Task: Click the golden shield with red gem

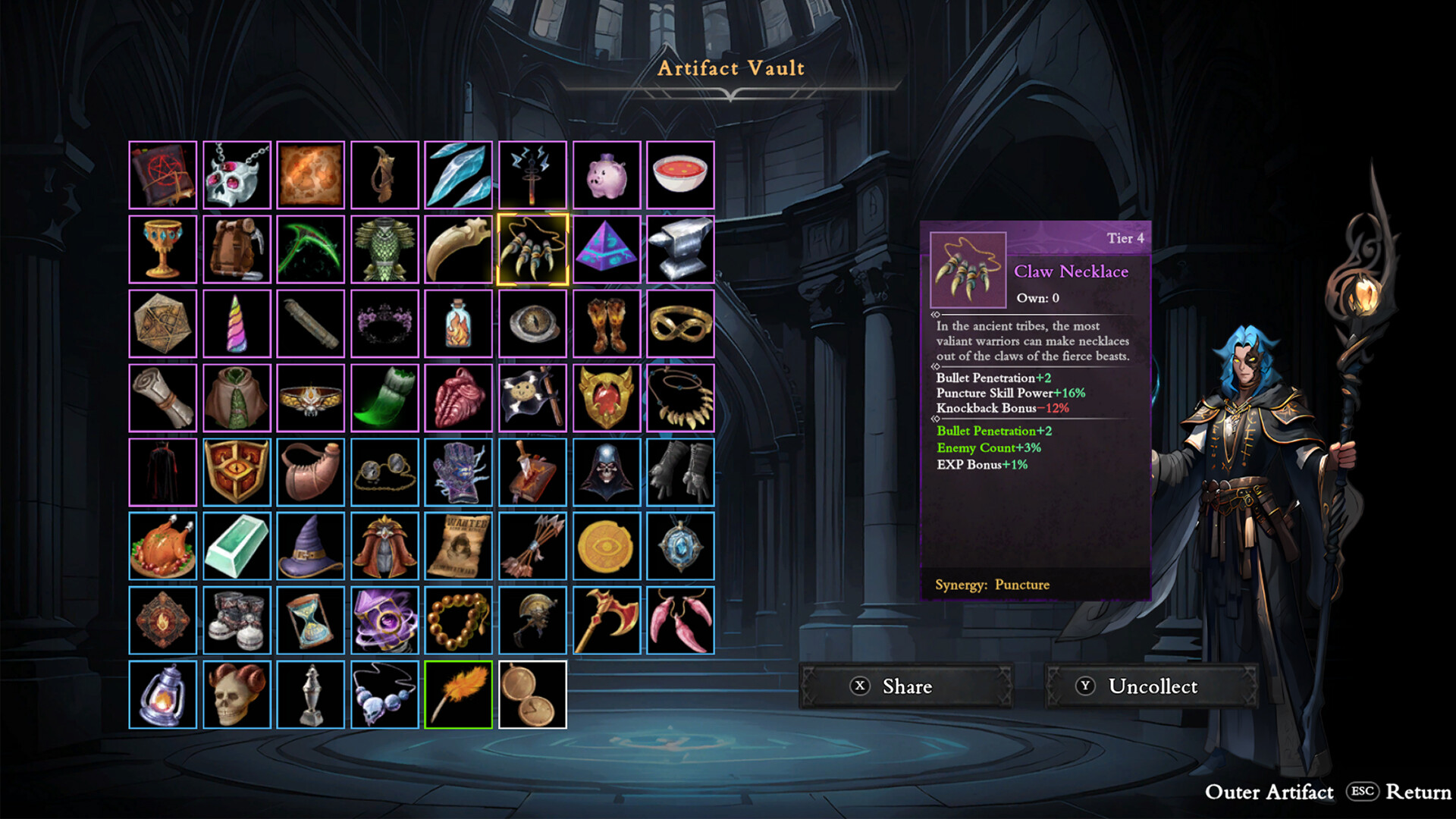Action: click(x=606, y=397)
